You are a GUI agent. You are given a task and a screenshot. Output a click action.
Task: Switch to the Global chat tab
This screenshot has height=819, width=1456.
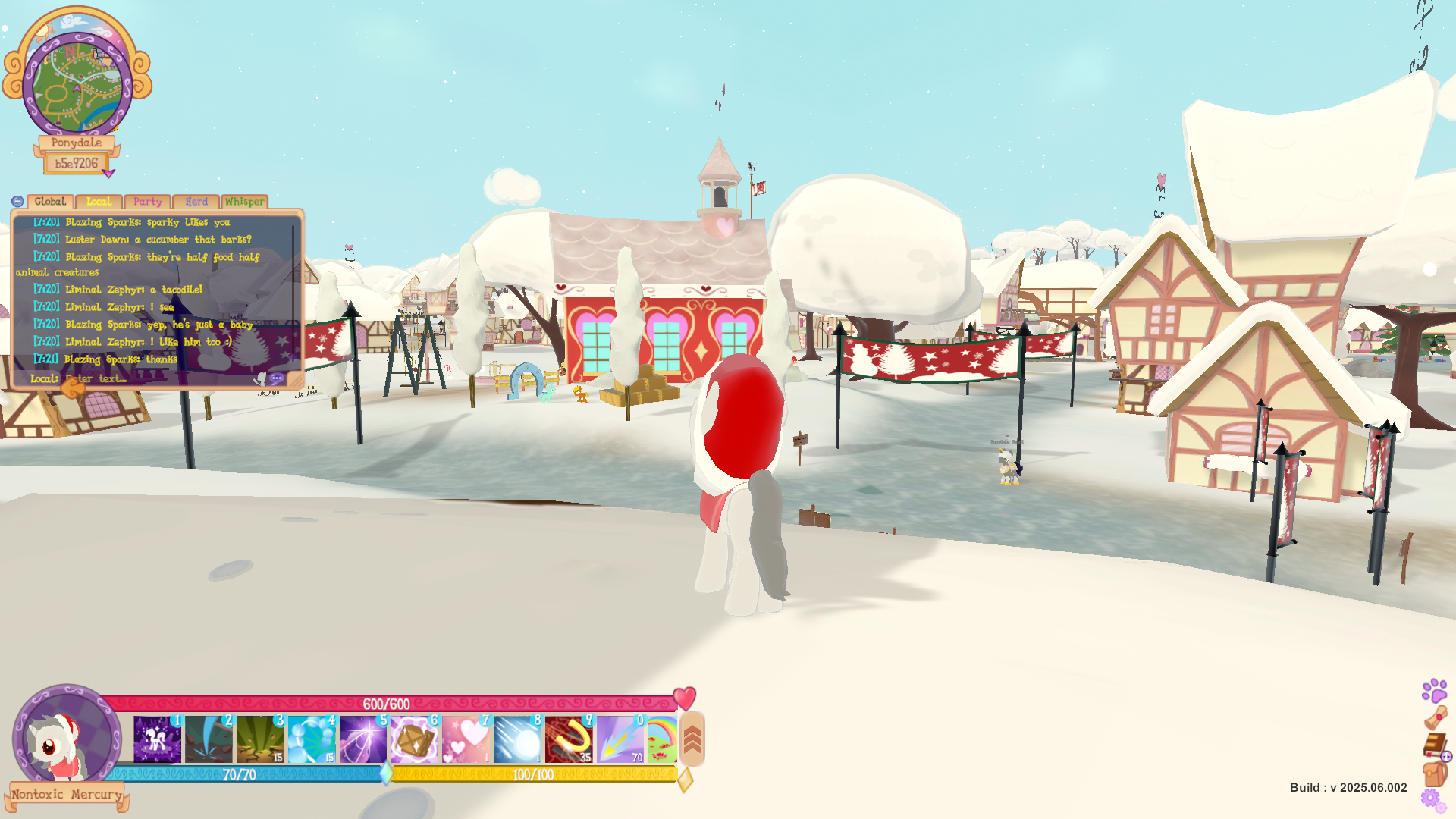tap(50, 202)
